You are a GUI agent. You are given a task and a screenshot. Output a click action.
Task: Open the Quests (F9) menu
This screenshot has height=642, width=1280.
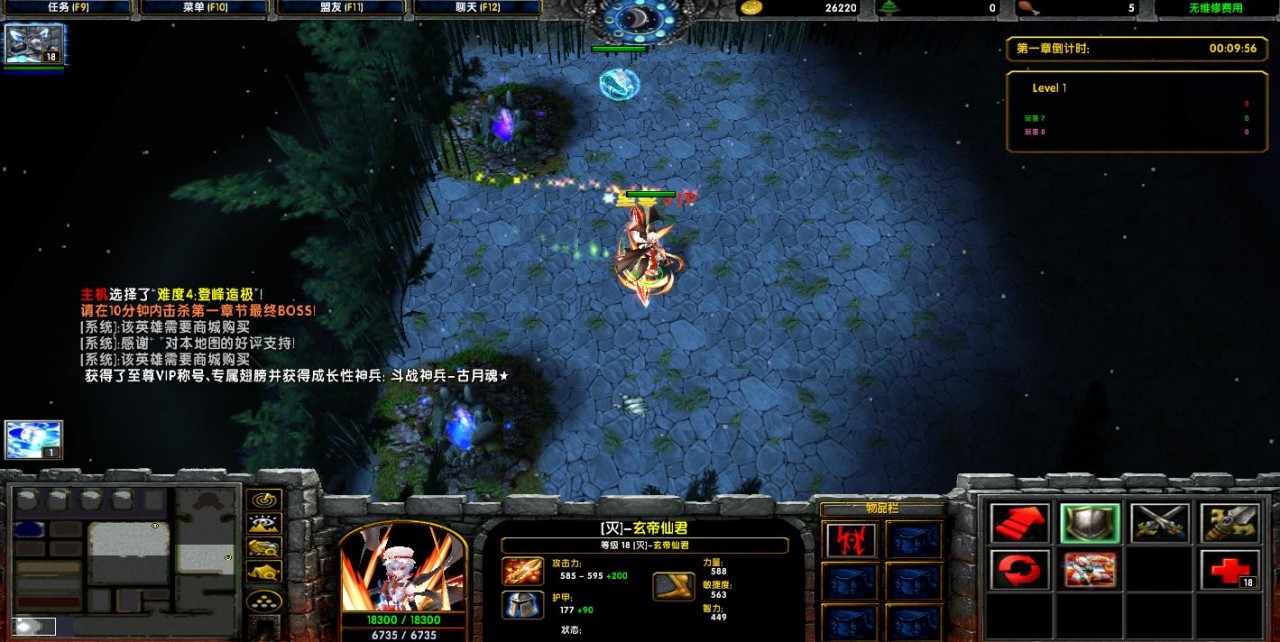tap(68, 8)
